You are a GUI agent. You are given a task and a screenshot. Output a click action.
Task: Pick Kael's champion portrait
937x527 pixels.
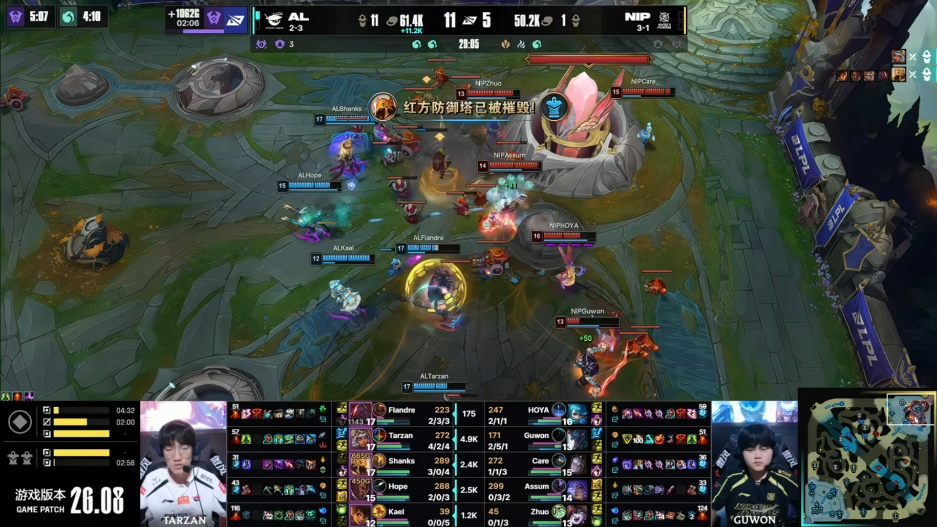[361, 514]
